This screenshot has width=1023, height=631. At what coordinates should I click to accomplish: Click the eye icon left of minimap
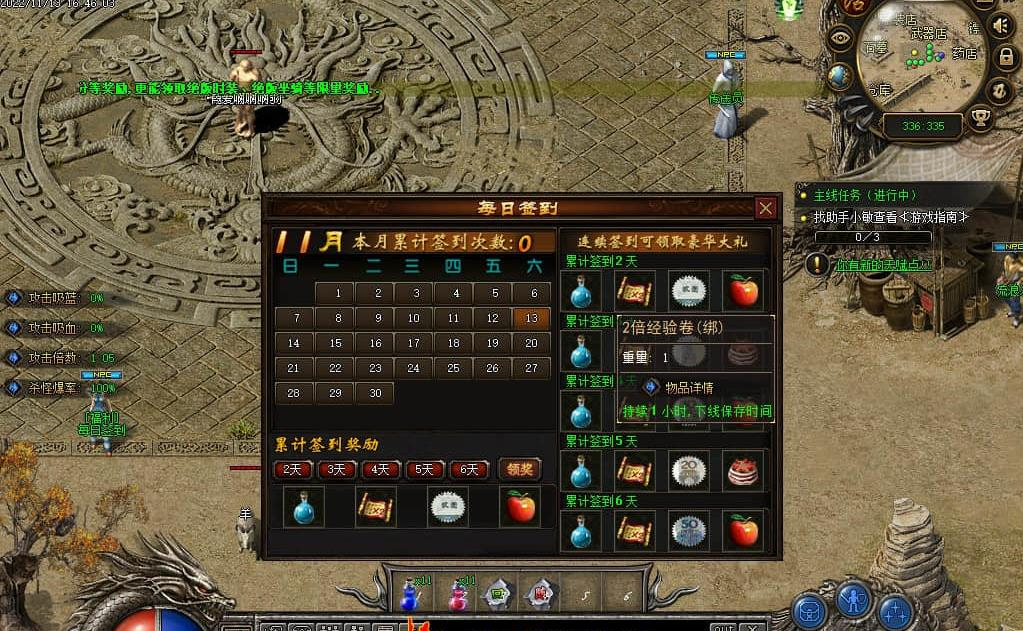(x=839, y=40)
